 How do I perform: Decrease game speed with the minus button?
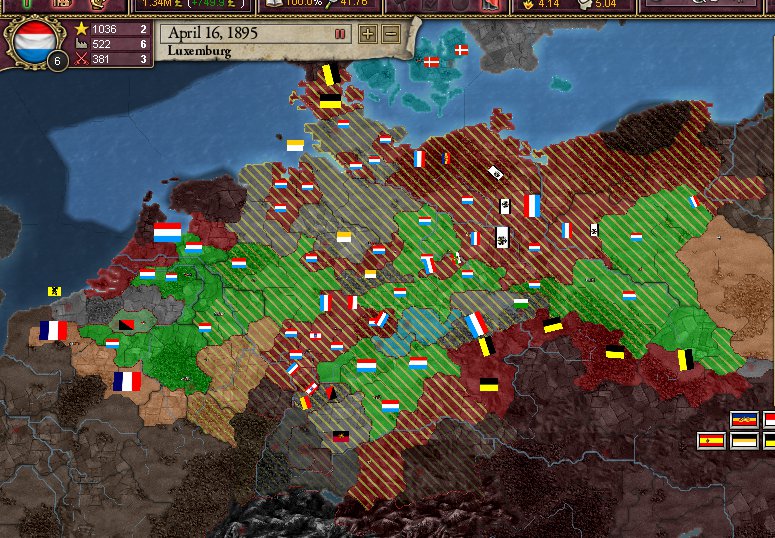point(390,34)
